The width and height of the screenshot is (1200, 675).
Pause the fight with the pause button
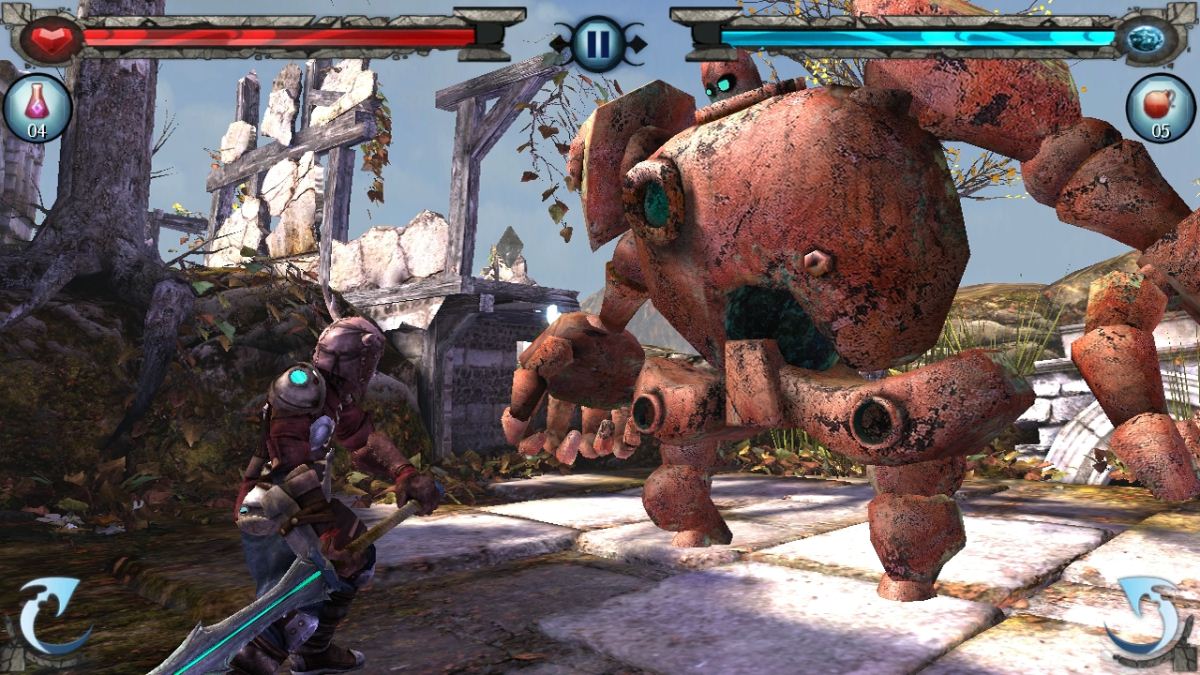(x=598, y=44)
